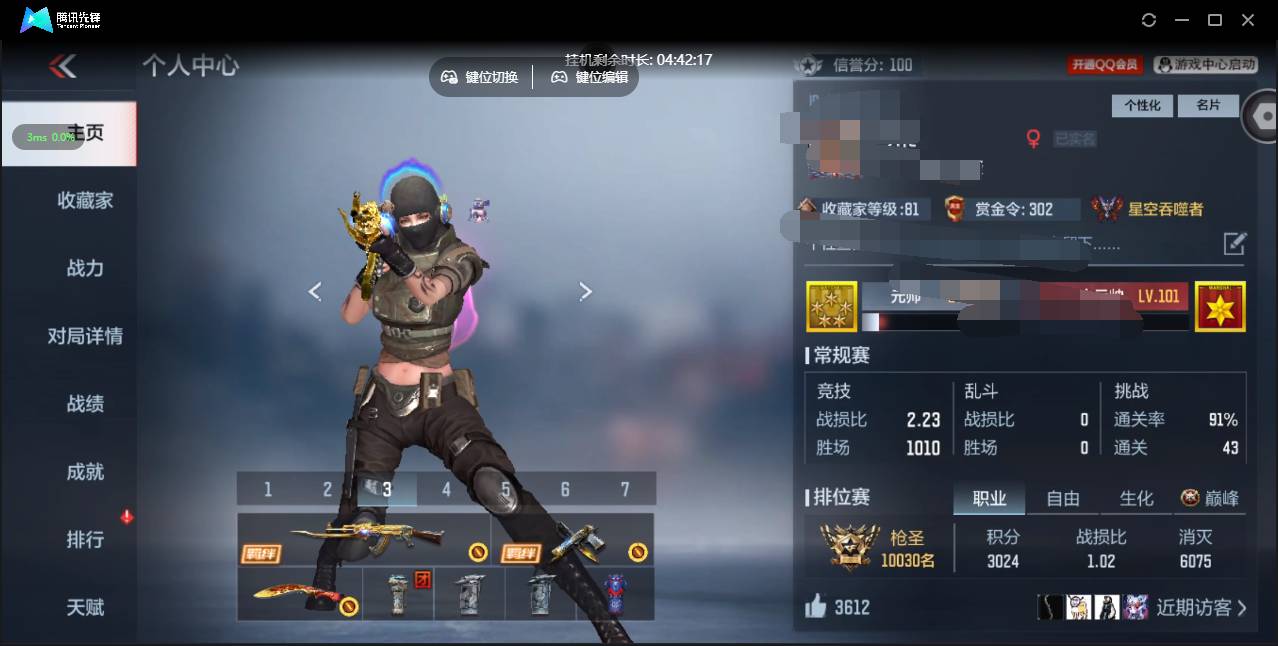1278x646 pixels.
Task: Open 对局详情 match details
Action: [85, 336]
